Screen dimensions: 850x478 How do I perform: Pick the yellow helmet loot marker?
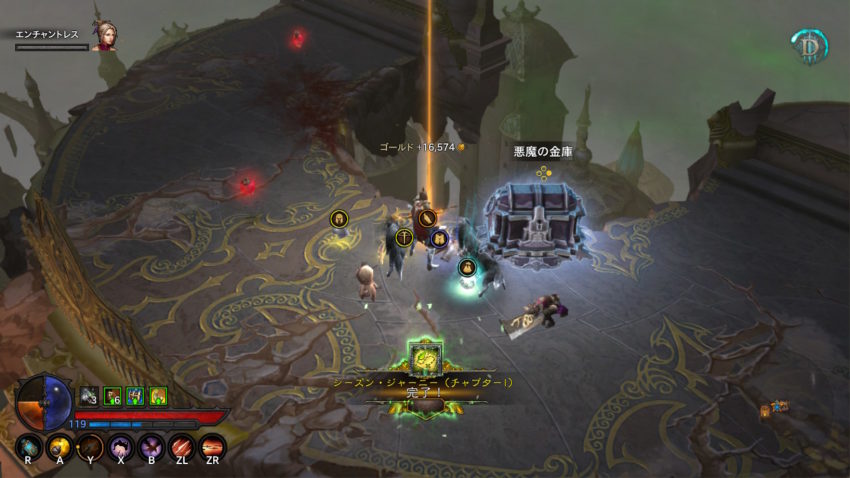[x=339, y=218]
